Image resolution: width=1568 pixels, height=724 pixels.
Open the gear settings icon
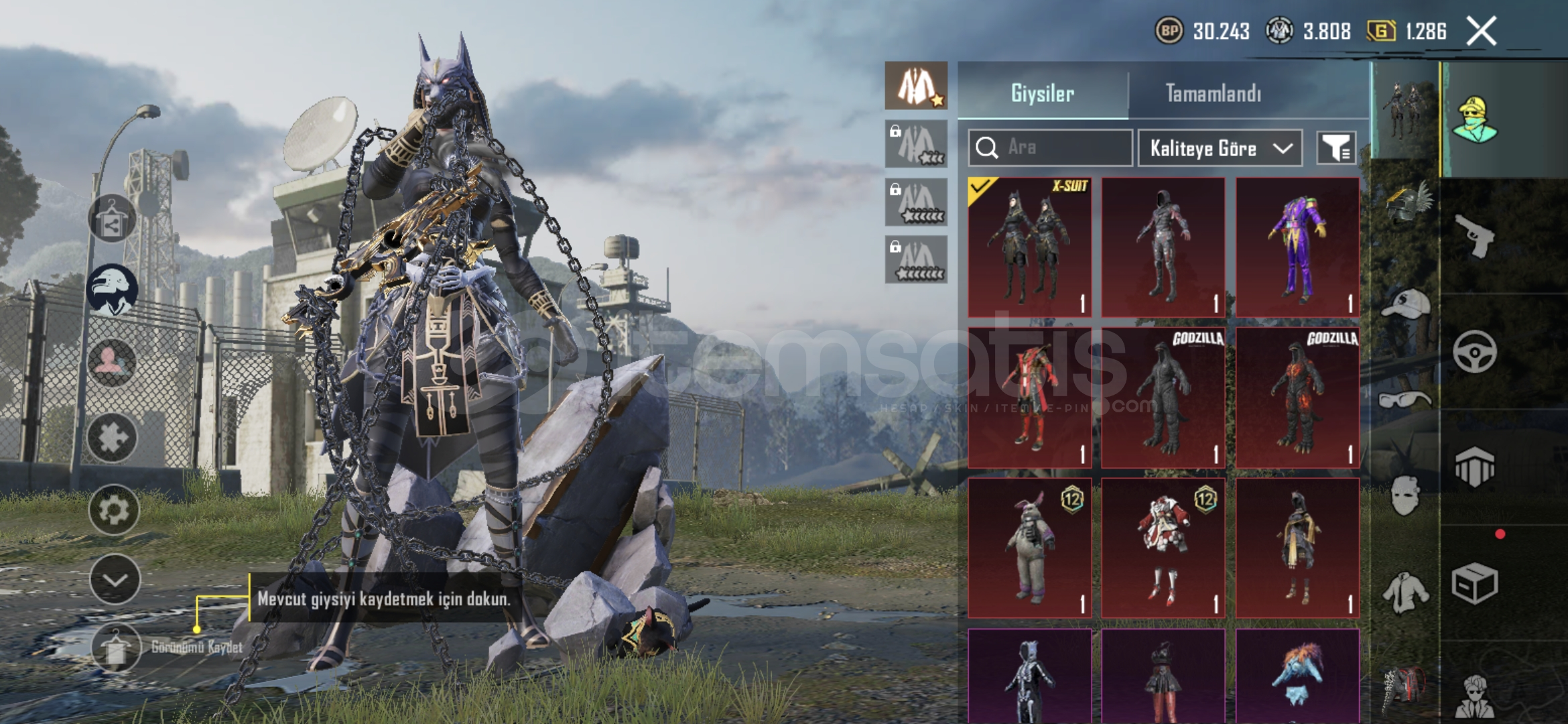point(113,509)
